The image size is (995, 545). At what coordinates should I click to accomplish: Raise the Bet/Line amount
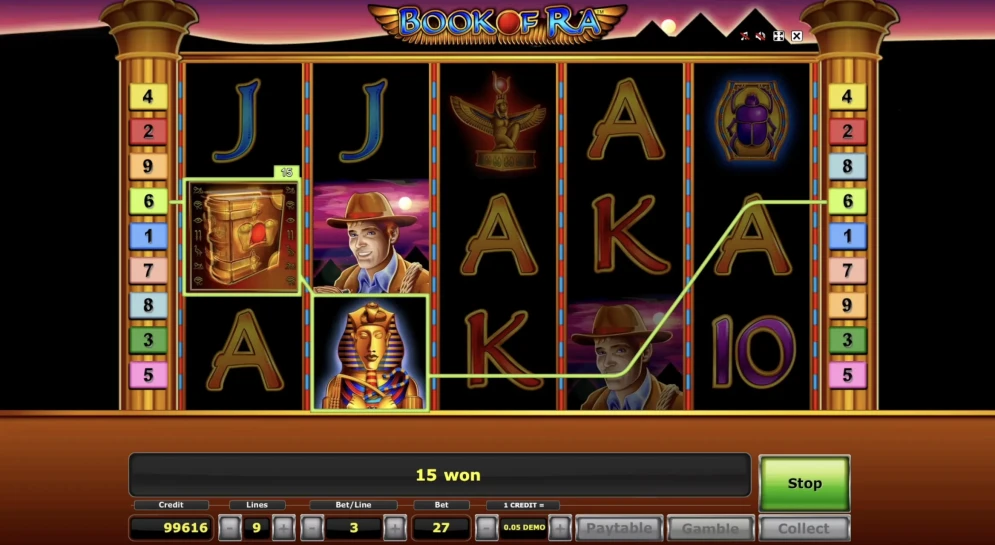click(x=394, y=528)
